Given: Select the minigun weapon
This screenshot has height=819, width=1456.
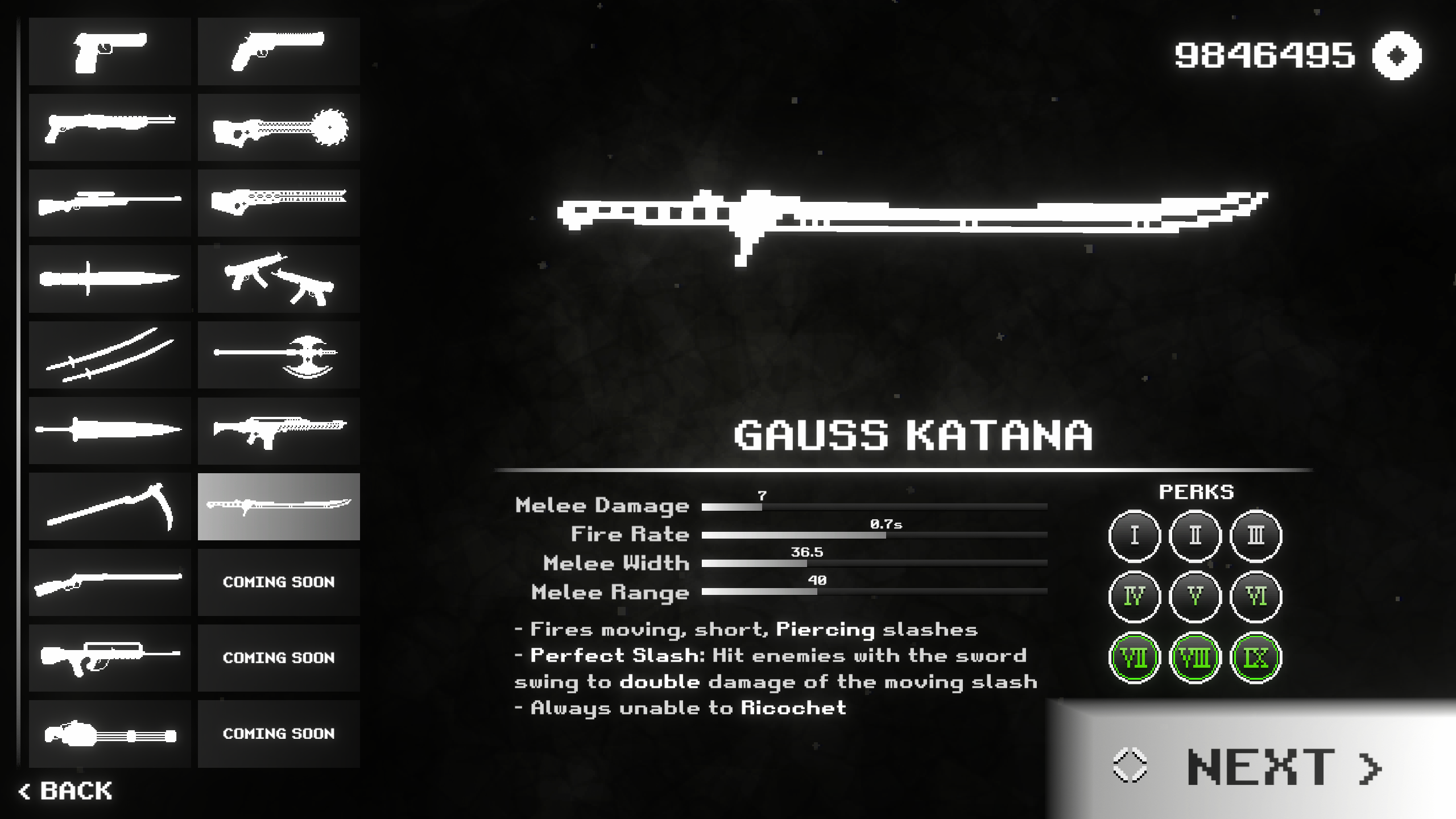Looking at the screenshot, I should (109, 734).
